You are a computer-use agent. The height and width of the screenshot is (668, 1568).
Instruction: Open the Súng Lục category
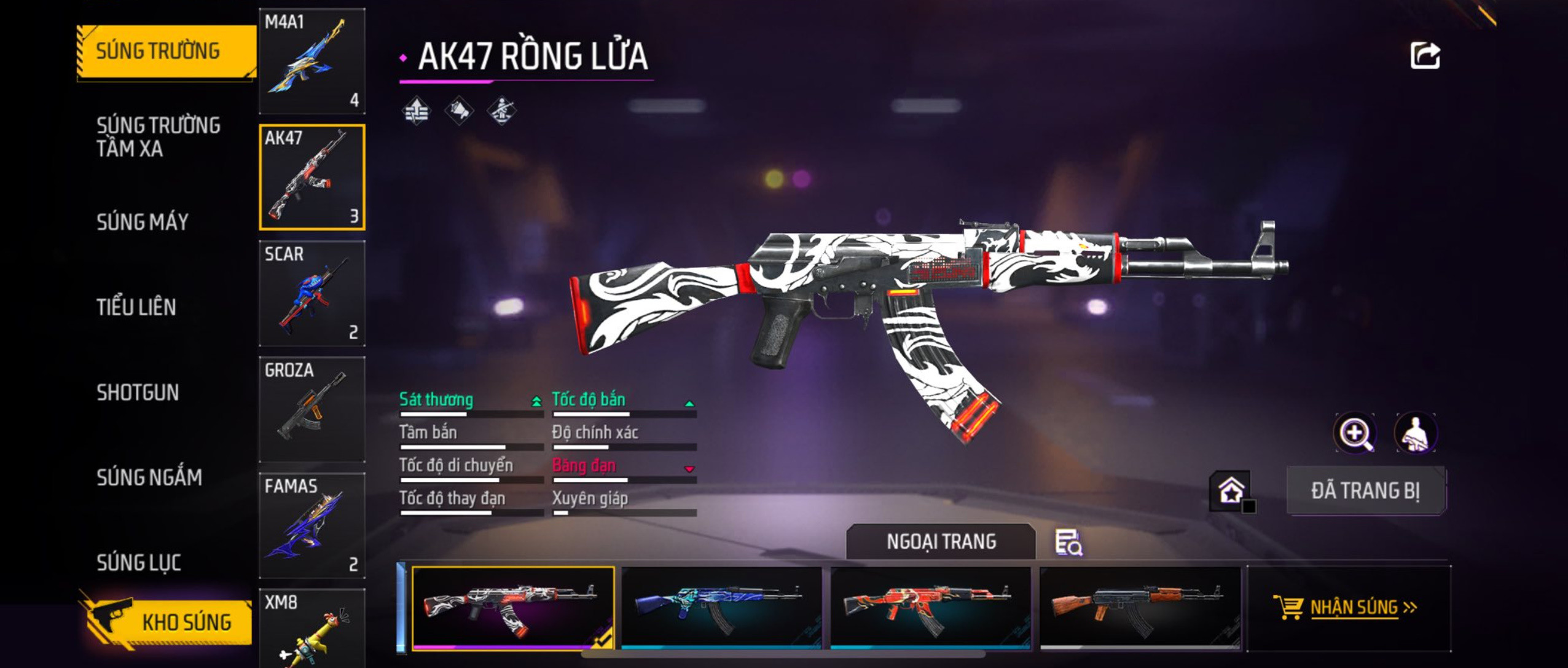click(139, 562)
